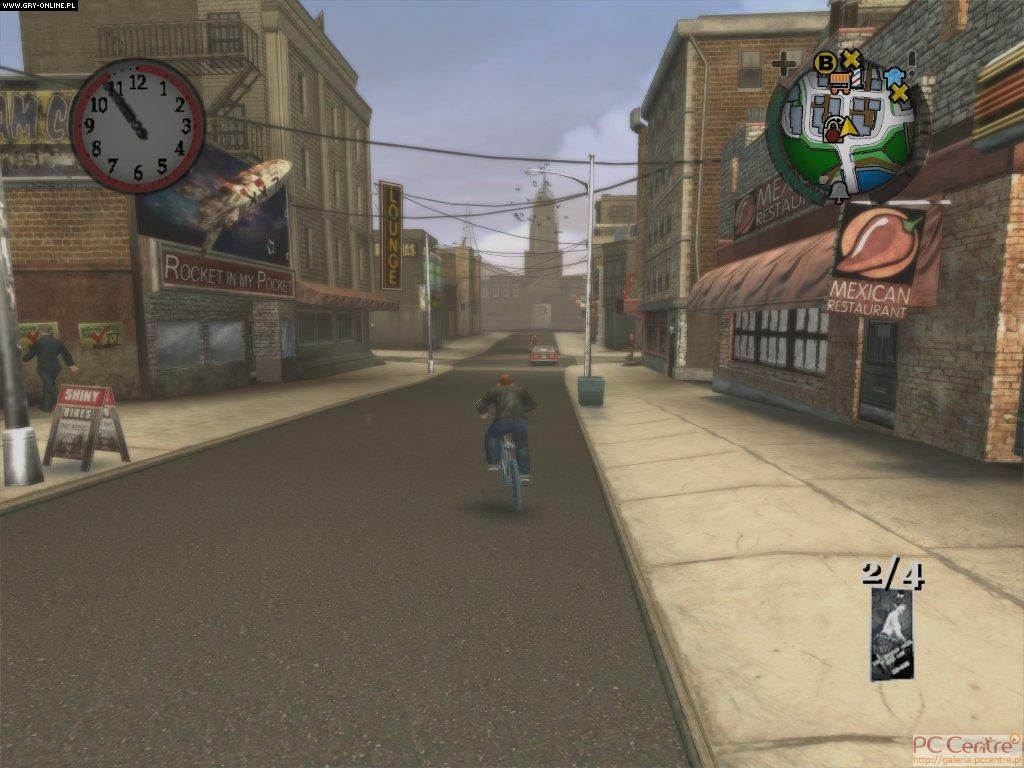Screen dimensions: 1024x768
Task: Click the orange shopping cart map marker
Action: [839, 83]
